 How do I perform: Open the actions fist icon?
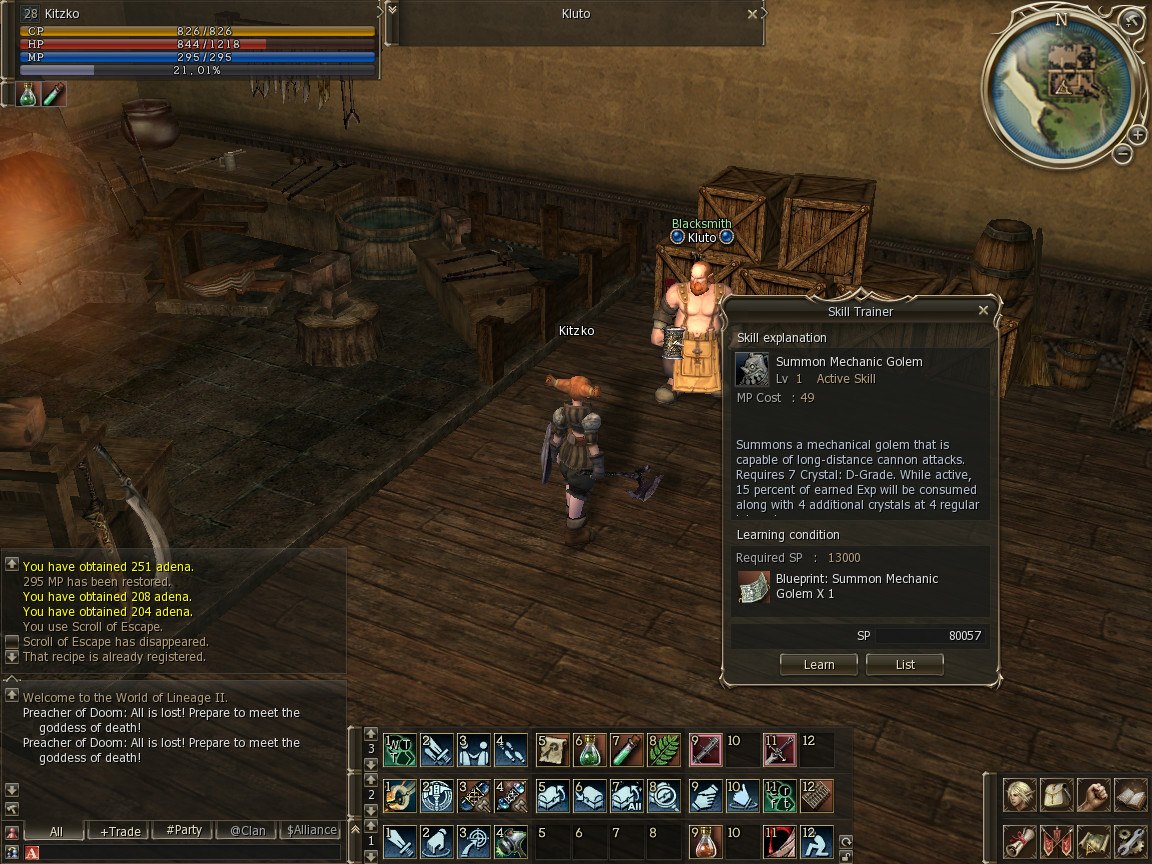pos(1094,795)
